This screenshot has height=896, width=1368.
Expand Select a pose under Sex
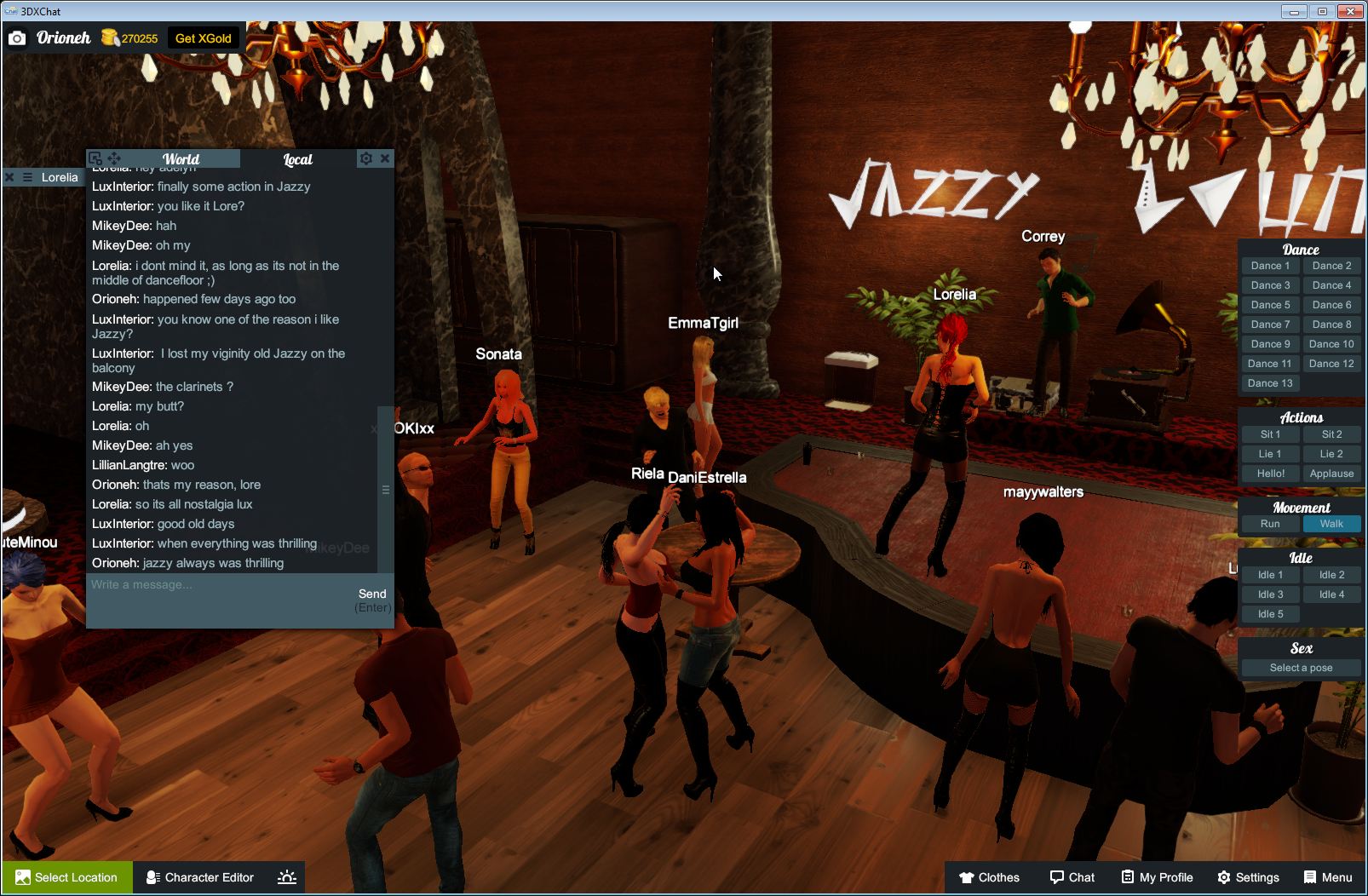1301,668
